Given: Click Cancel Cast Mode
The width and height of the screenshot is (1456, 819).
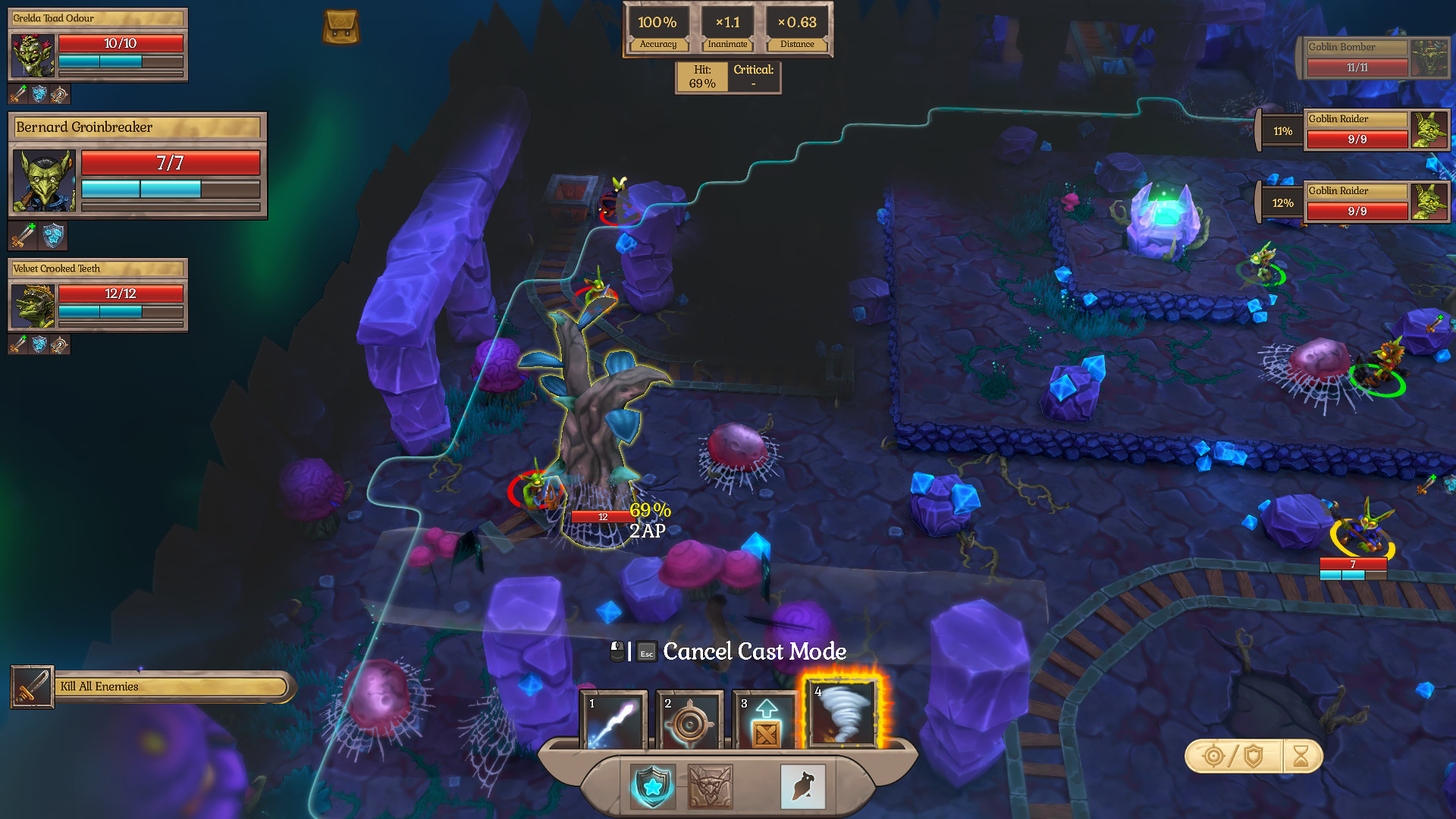Looking at the screenshot, I should pyautogui.click(x=754, y=651).
